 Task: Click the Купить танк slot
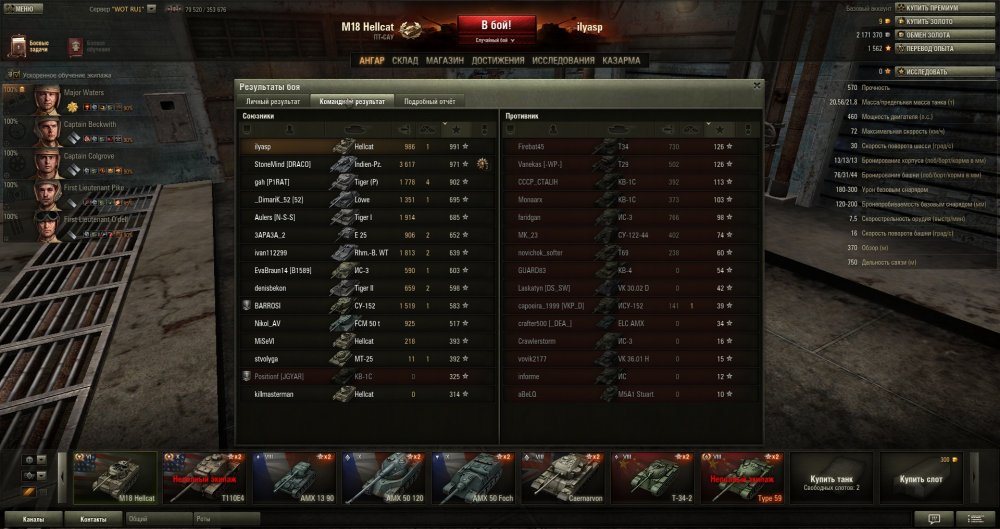(x=832, y=477)
